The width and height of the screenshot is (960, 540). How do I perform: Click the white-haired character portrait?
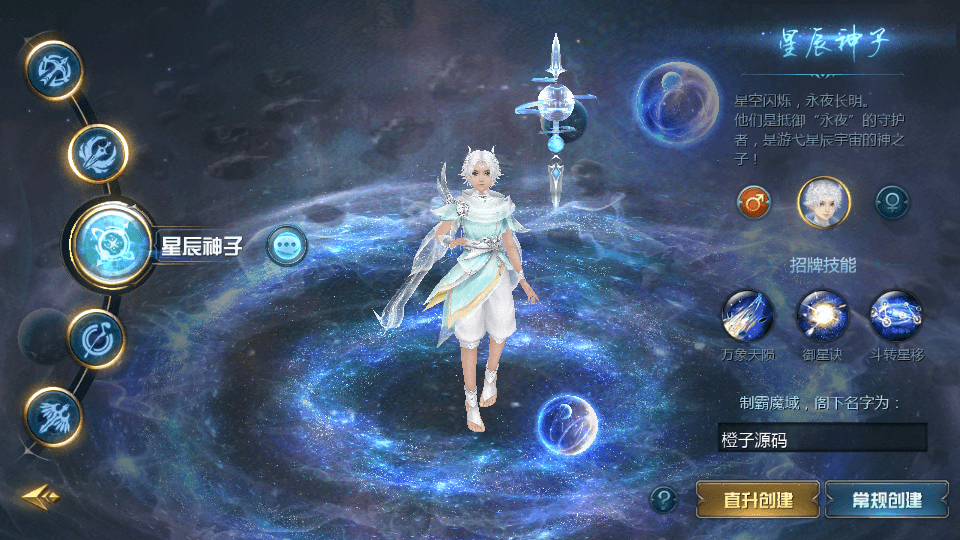click(x=823, y=202)
